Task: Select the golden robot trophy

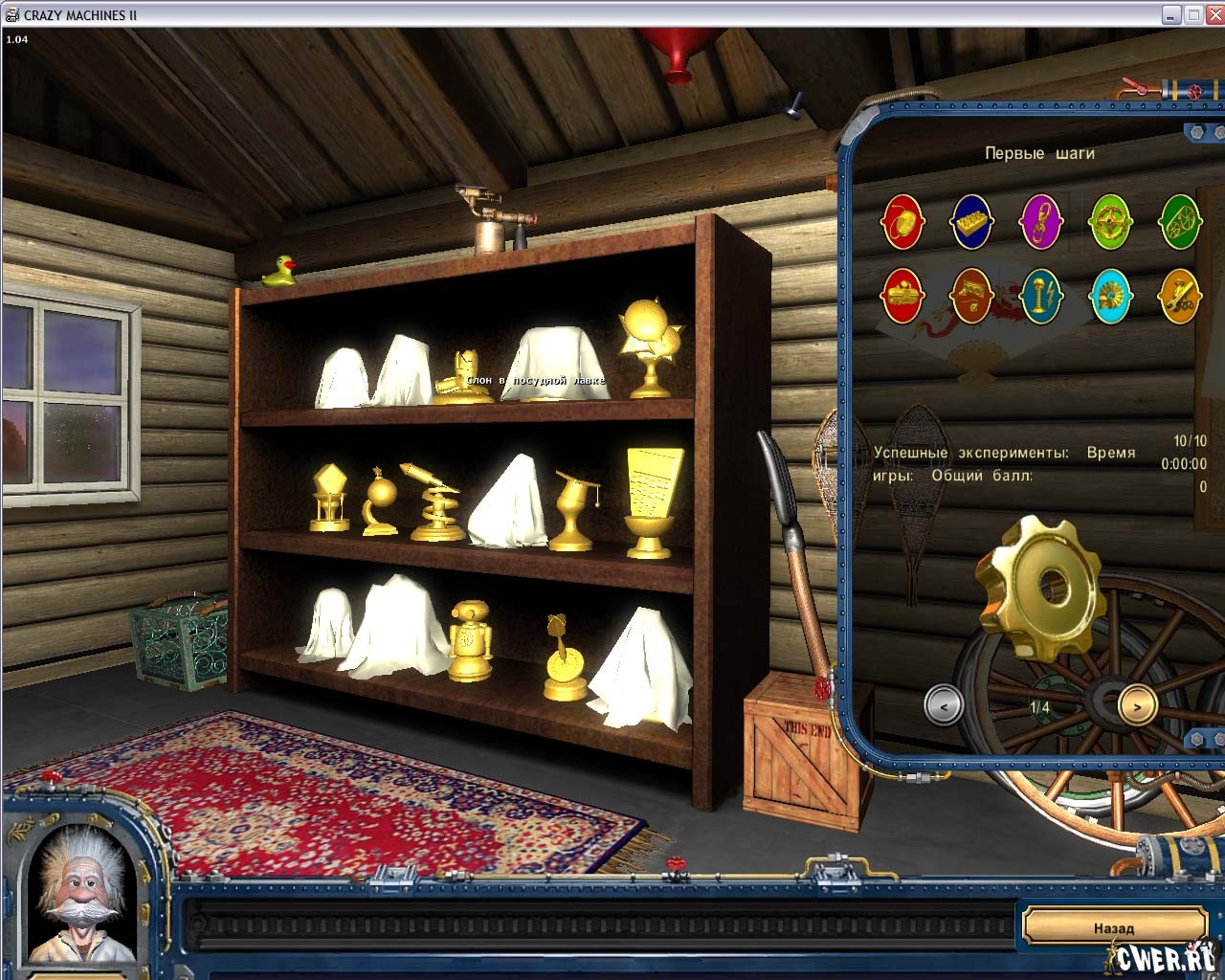Action: pyautogui.click(x=470, y=640)
